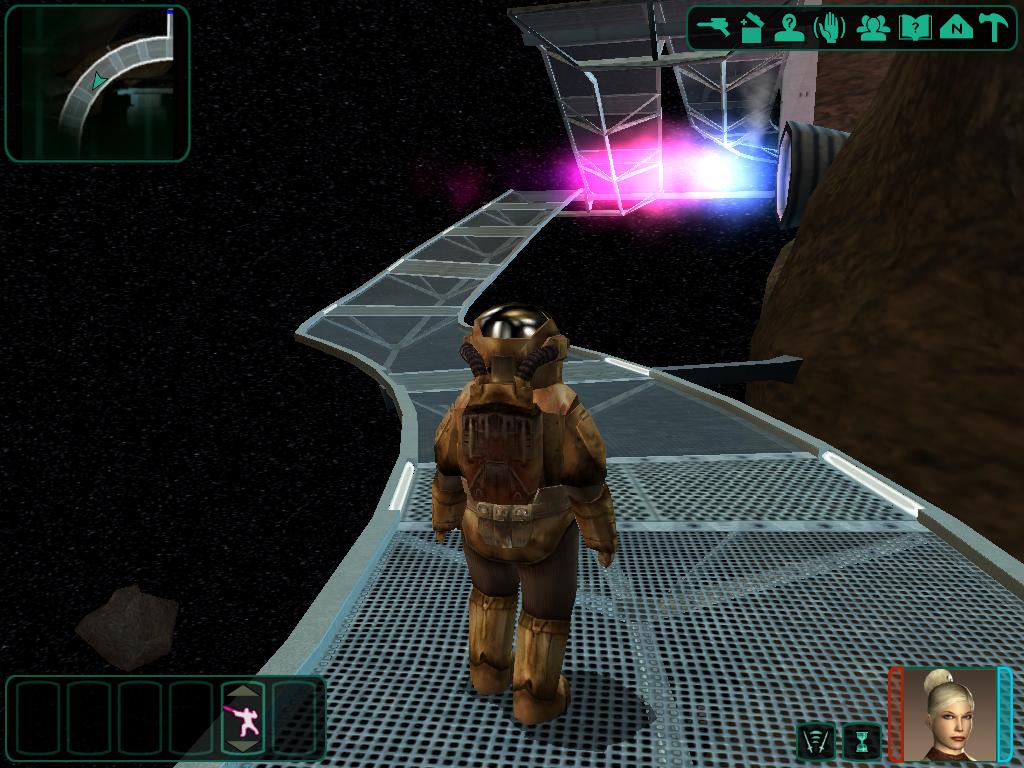Open the journal book icon
The image size is (1024, 768).
pos(914,27)
